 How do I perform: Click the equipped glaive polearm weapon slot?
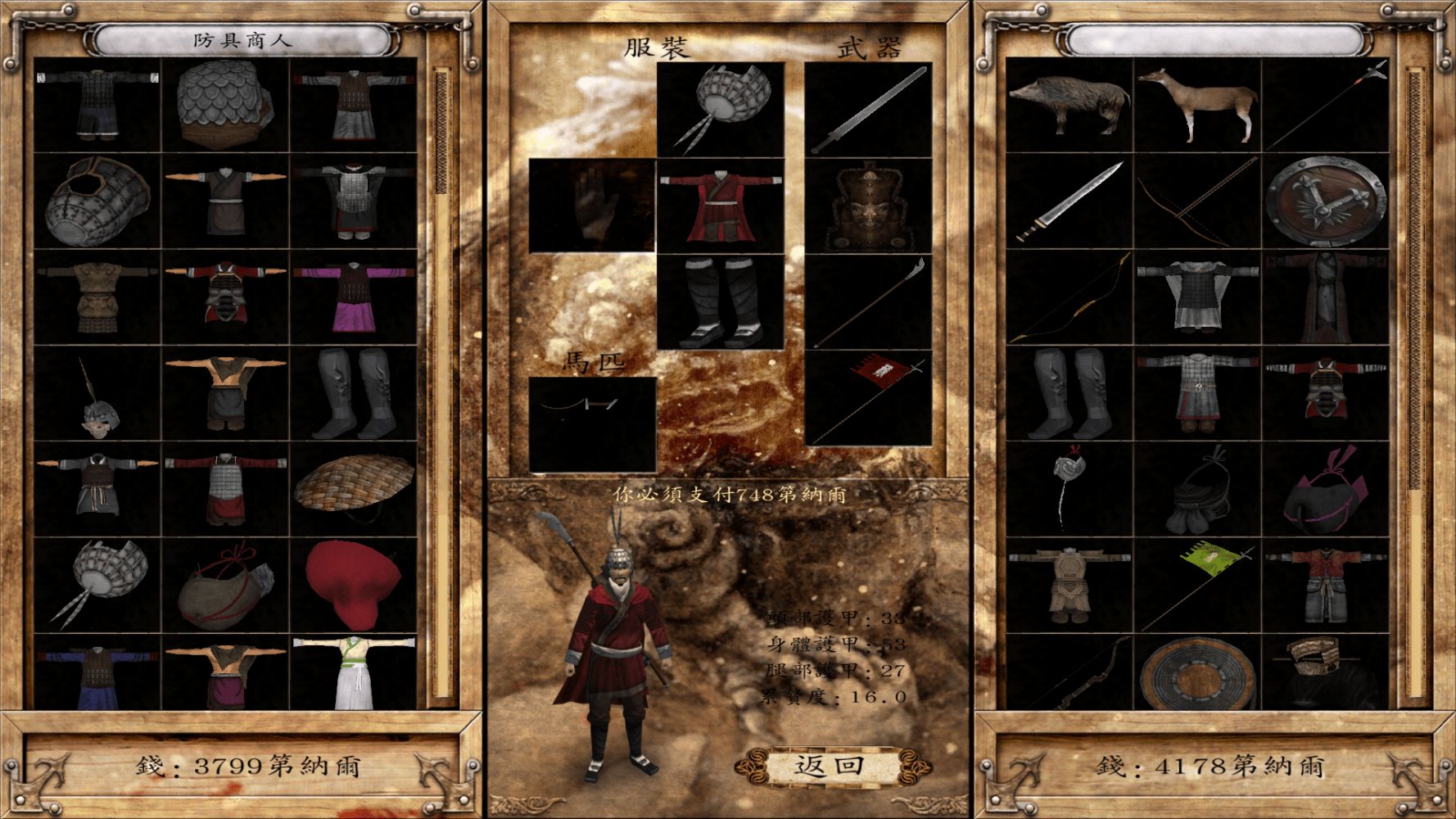click(868, 302)
